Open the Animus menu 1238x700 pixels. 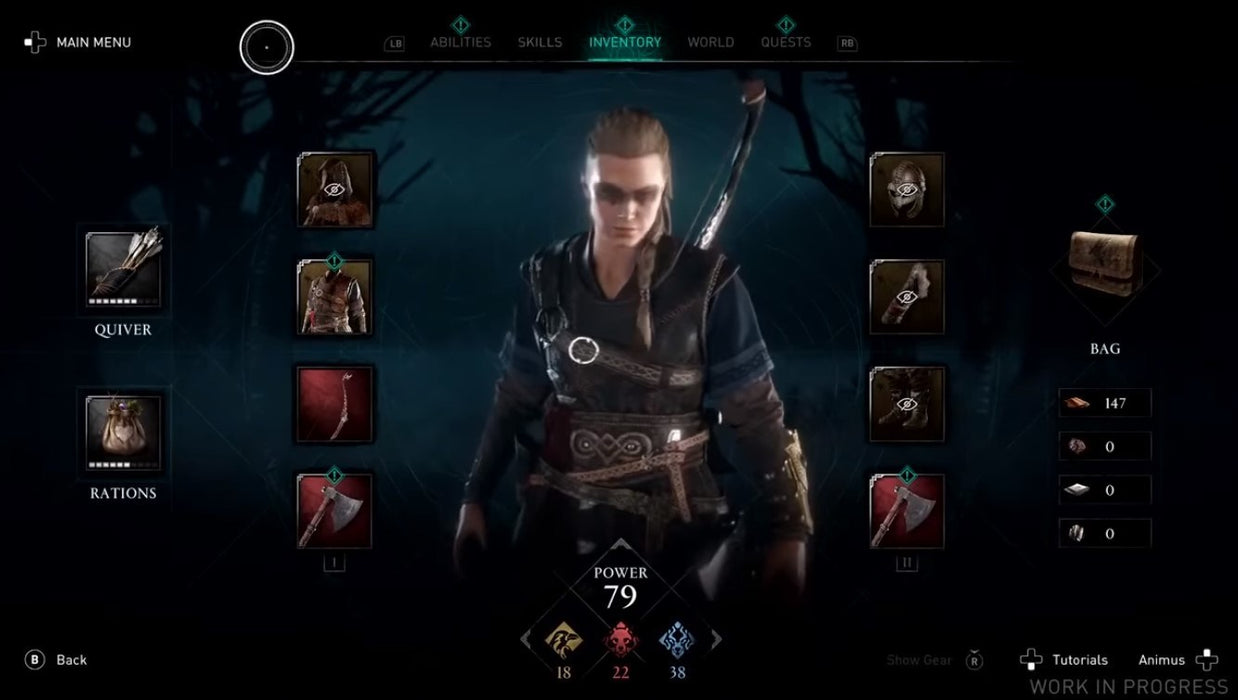tap(1177, 660)
